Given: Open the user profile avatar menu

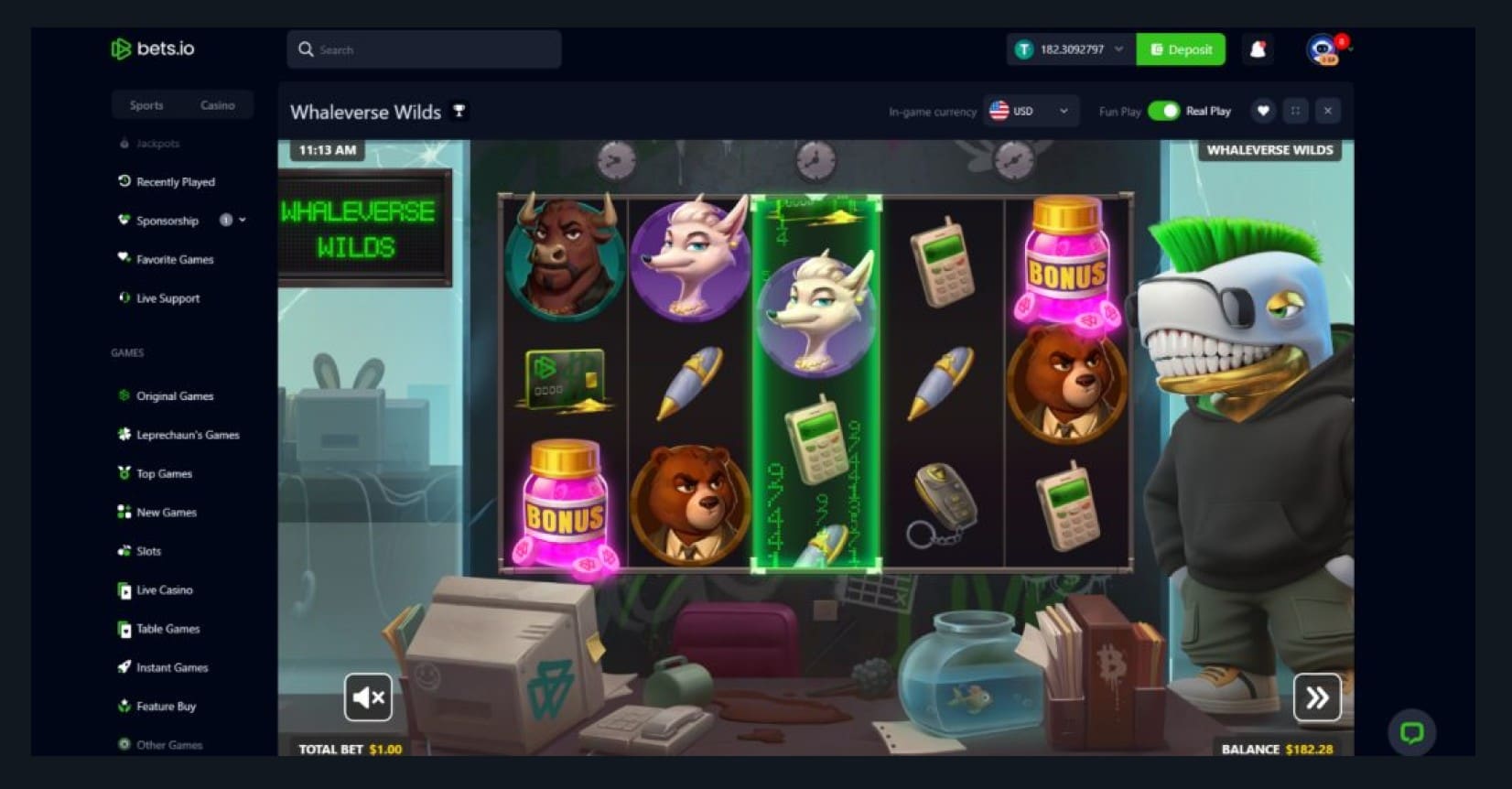Looking at the screenshot, I should tap(1322, 49).
